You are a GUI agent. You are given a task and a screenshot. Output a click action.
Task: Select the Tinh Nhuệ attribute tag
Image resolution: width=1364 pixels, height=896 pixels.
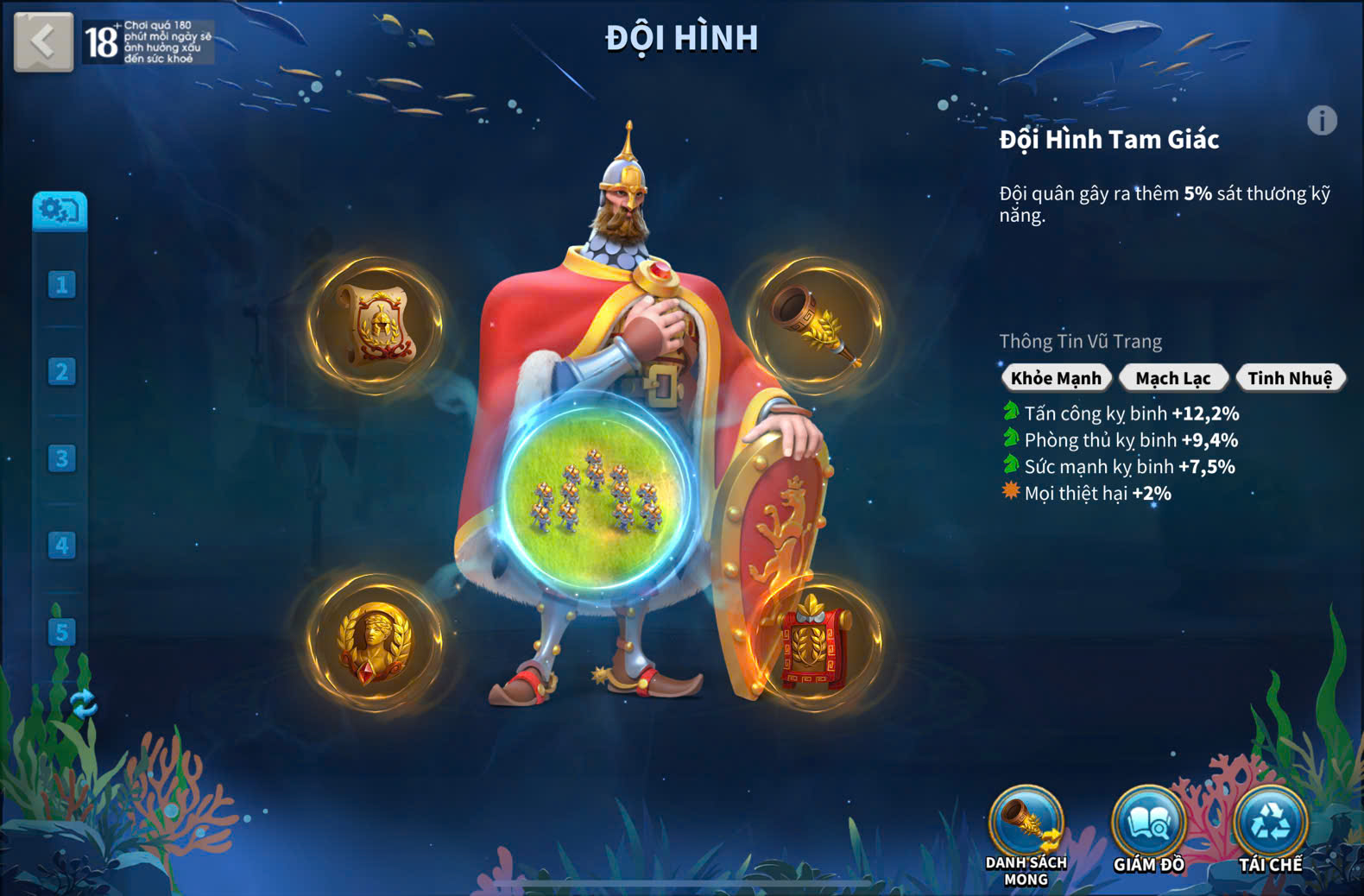pos(1290,378)
